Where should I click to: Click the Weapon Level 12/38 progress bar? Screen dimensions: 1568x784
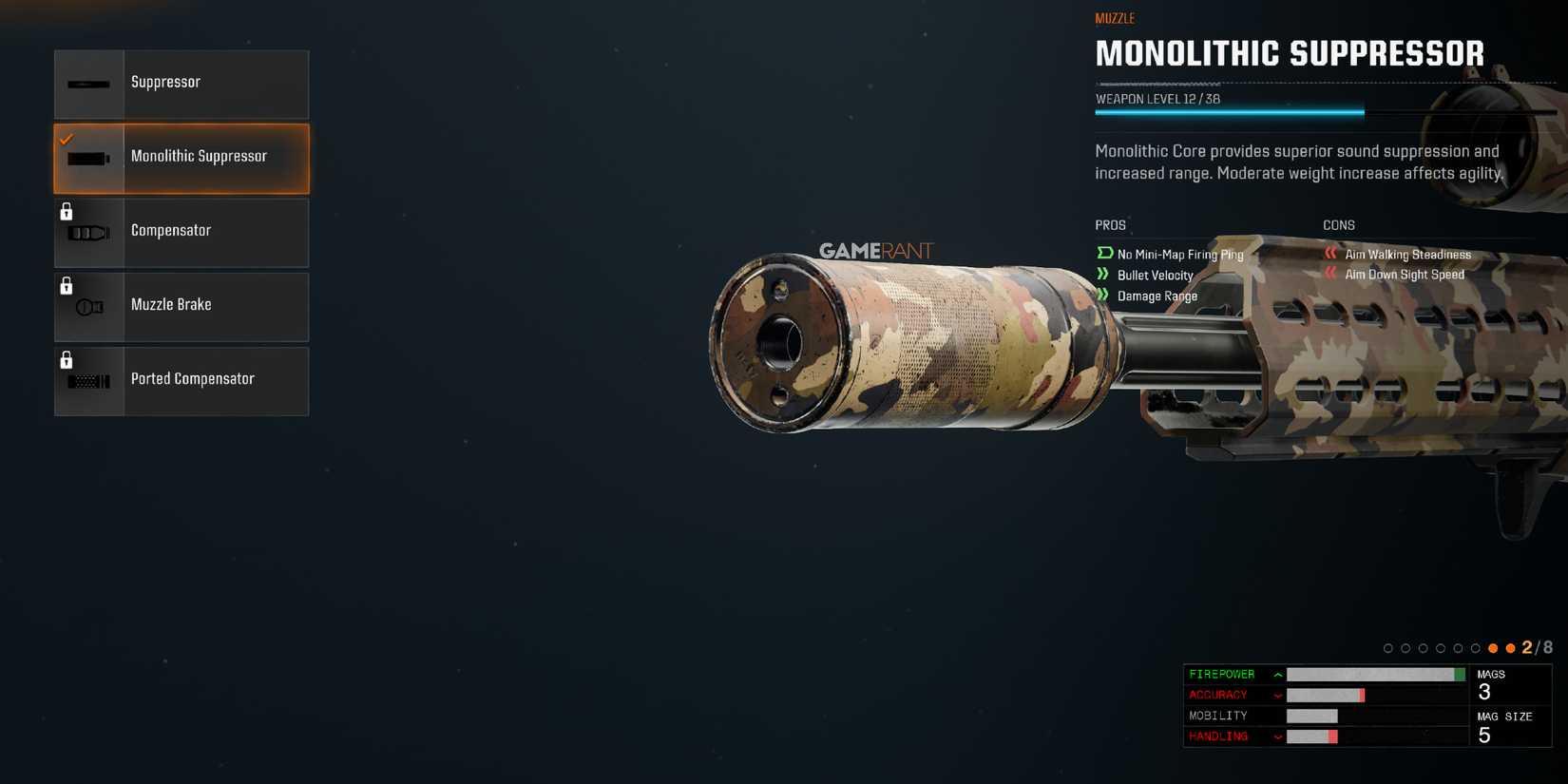point(1229,110)
